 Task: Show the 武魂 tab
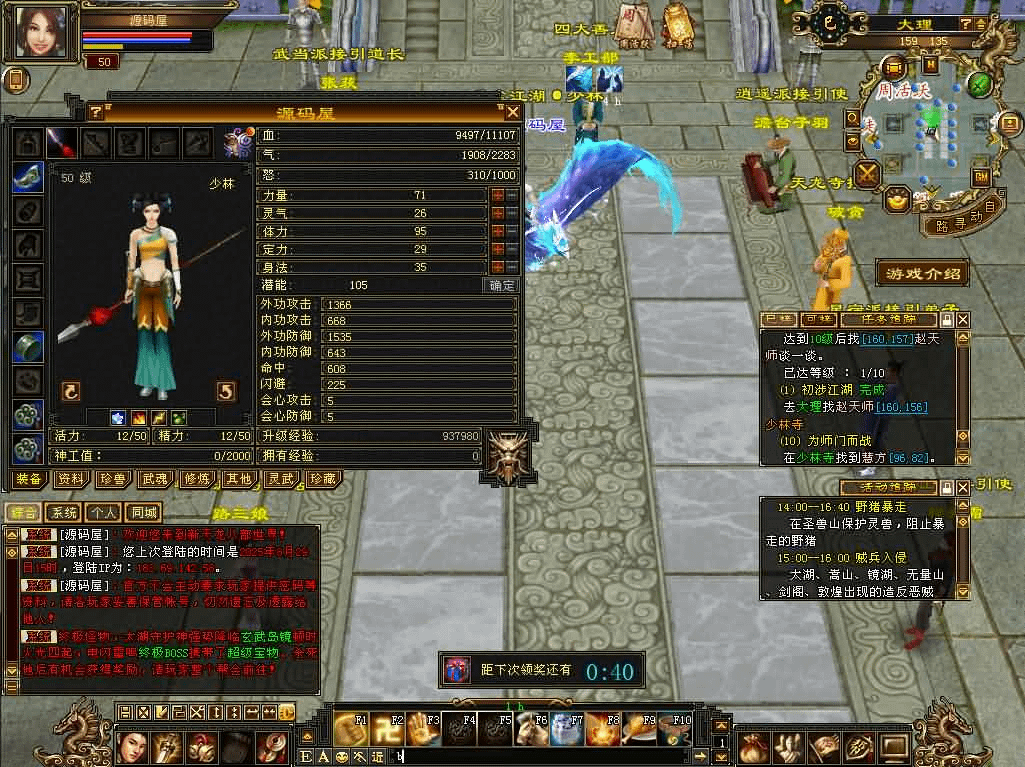(x=154, y=479)
